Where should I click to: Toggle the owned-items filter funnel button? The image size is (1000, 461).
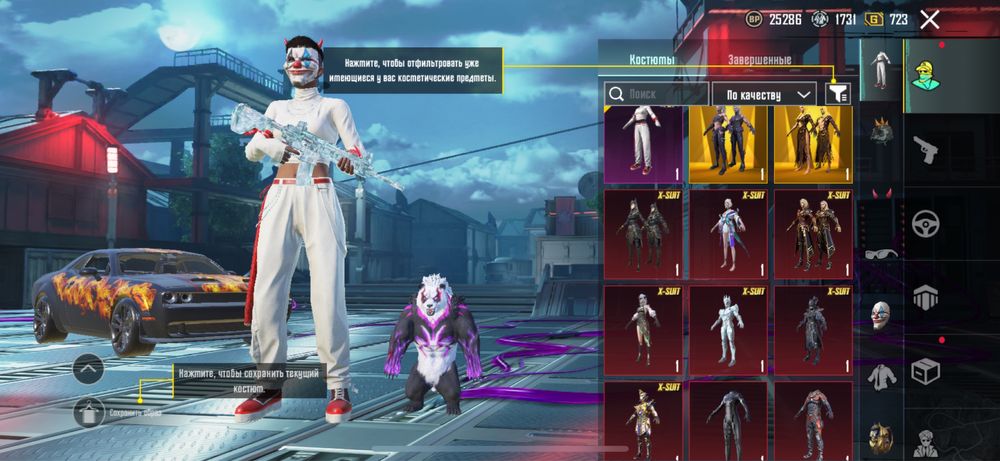[838, 94]
